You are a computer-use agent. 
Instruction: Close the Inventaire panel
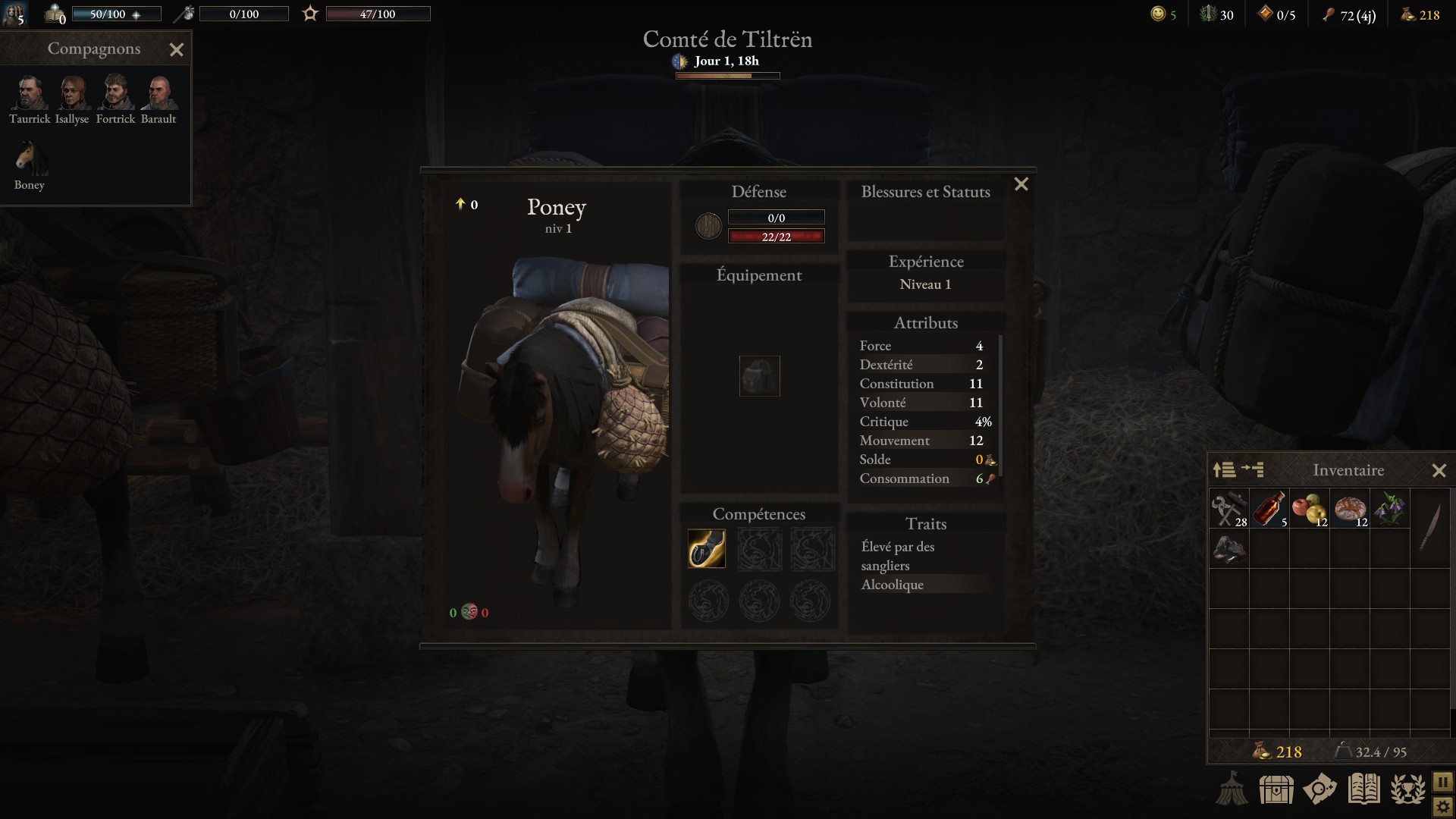[1439, 471]
